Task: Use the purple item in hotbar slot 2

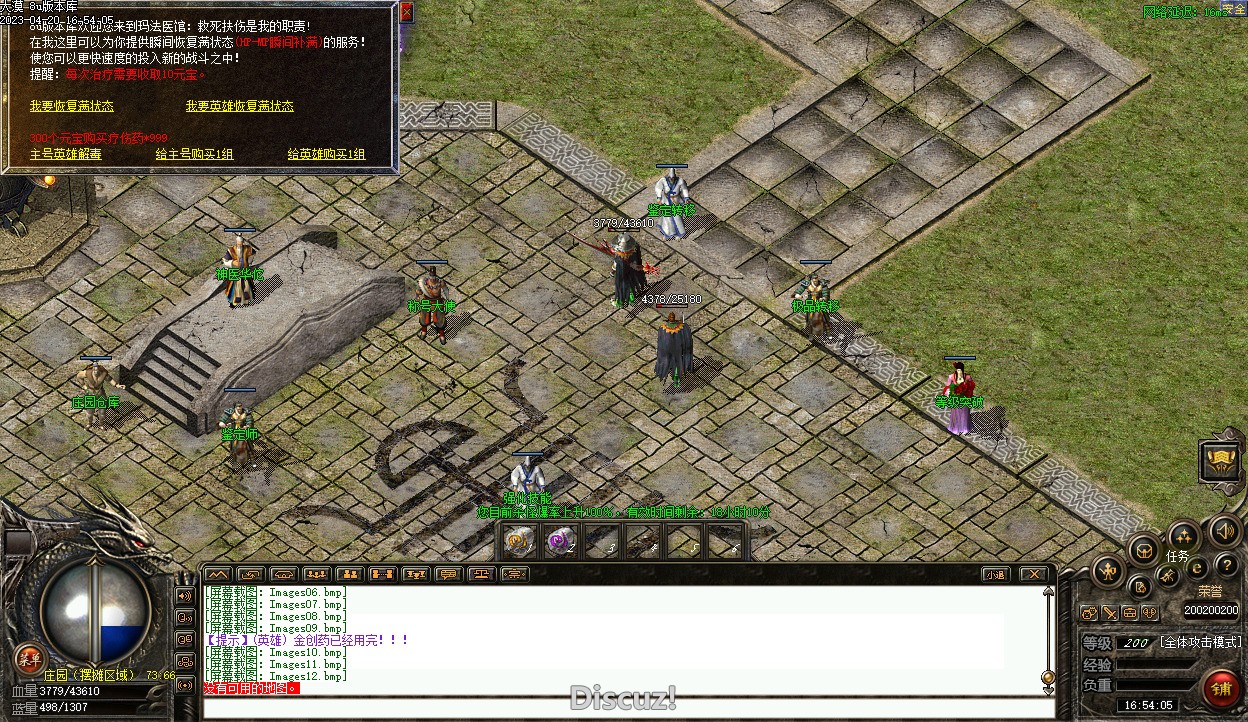Action: (560, 542)
